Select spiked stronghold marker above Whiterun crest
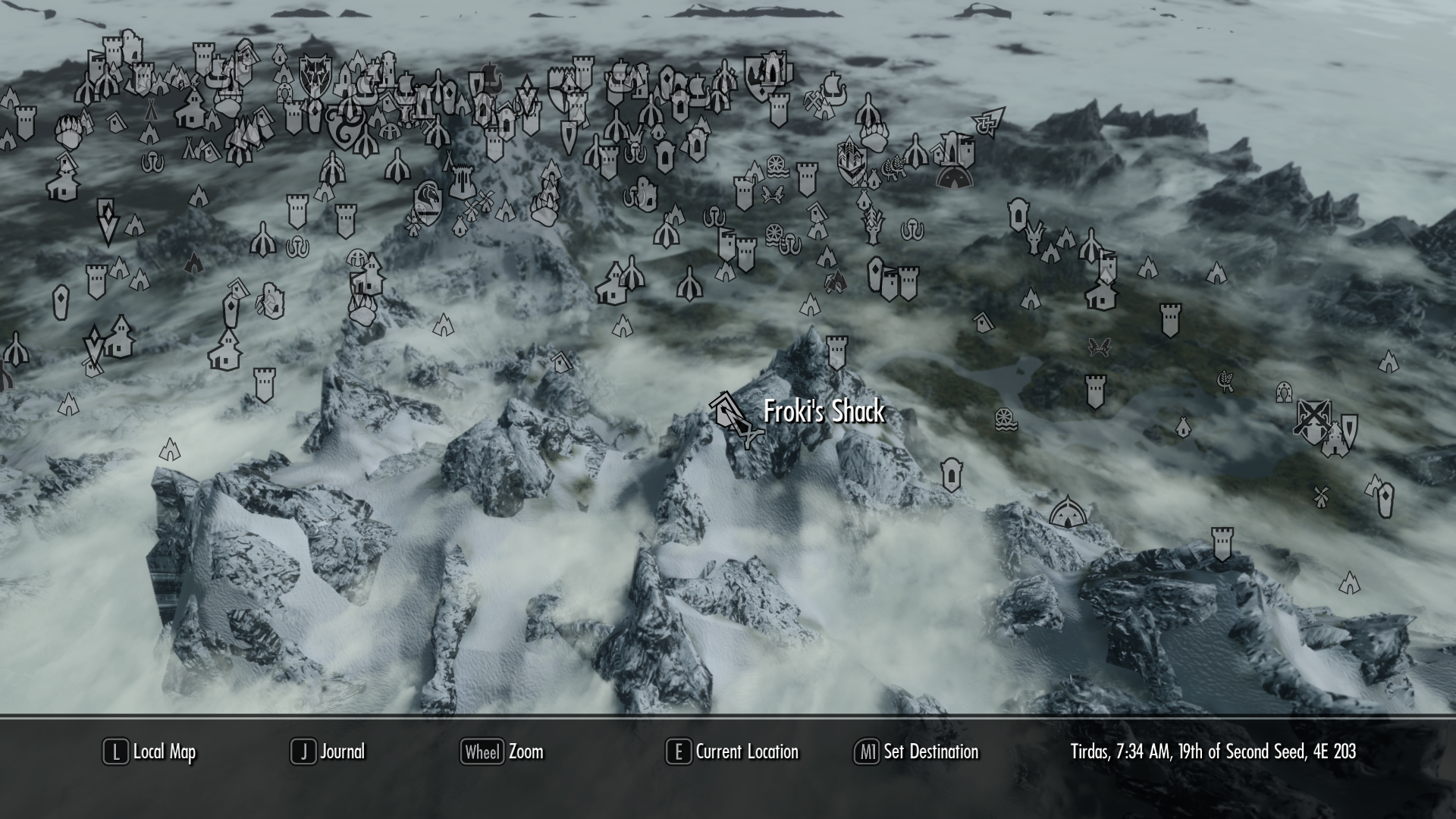 coord(461,182)
